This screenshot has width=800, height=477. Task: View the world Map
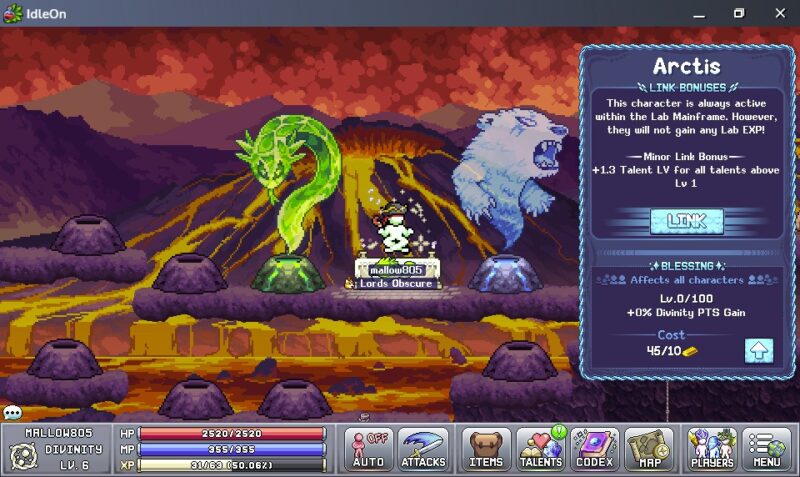tap(648, 449)
